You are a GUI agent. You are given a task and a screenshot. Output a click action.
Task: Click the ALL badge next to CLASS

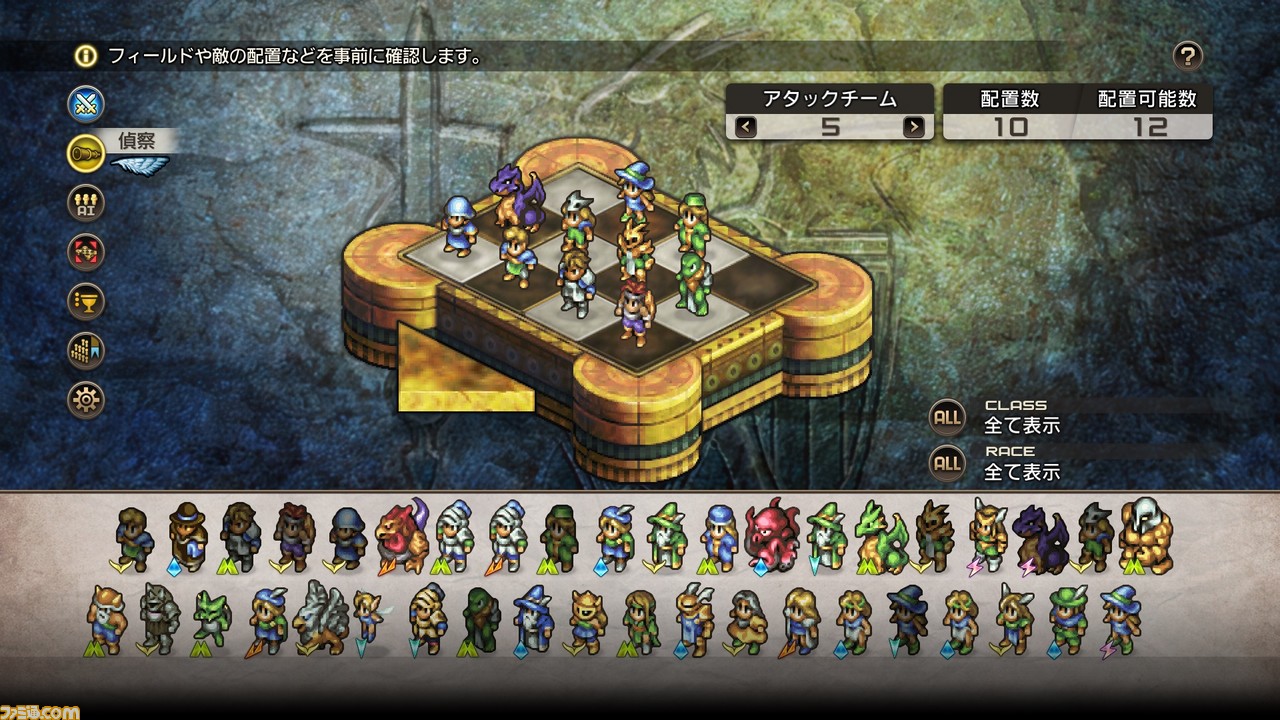click(946, 414)
